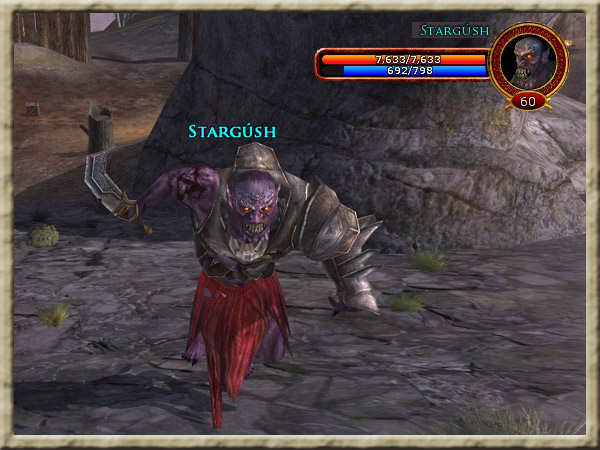This screenshot has height=450, width=600.
Task: Click Stargúsh's target portrait
Action: [x=530, y=60]
